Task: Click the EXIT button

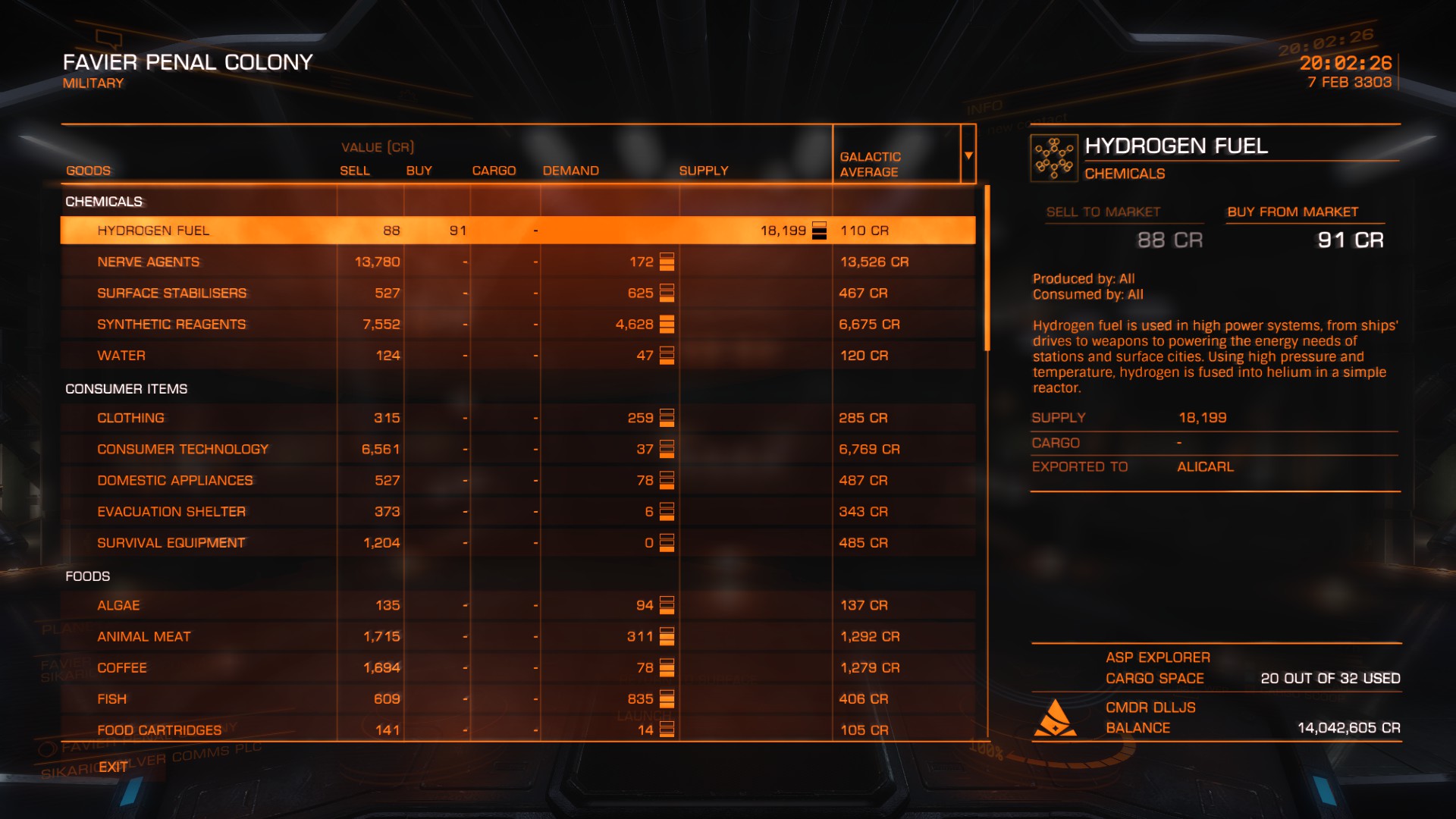Action: coord(114,767)
